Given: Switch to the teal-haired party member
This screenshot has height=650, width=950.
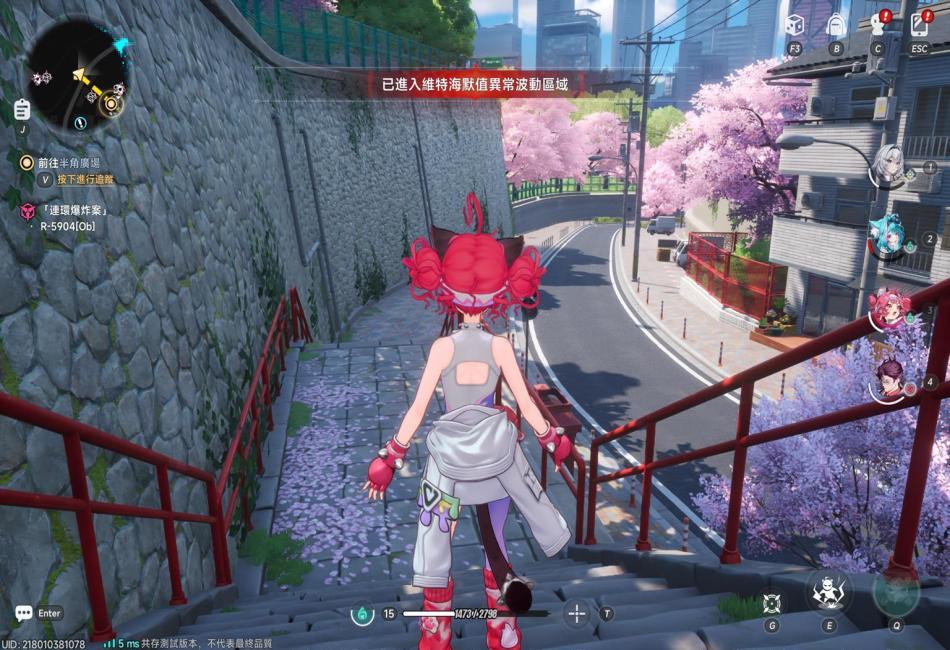Looking at the screenshot, I should pos(887,237).
